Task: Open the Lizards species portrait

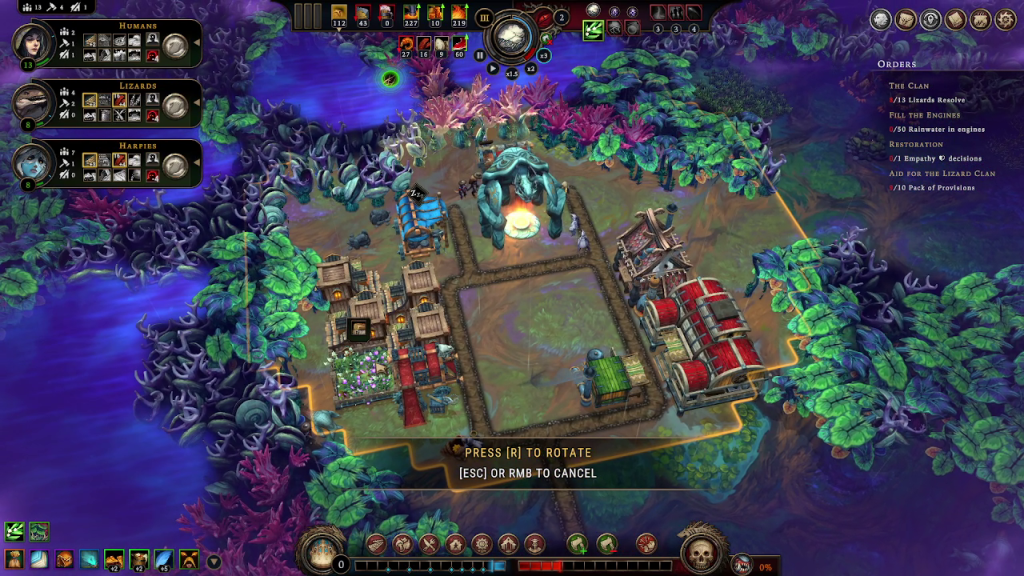Action: tap(31, 103)
